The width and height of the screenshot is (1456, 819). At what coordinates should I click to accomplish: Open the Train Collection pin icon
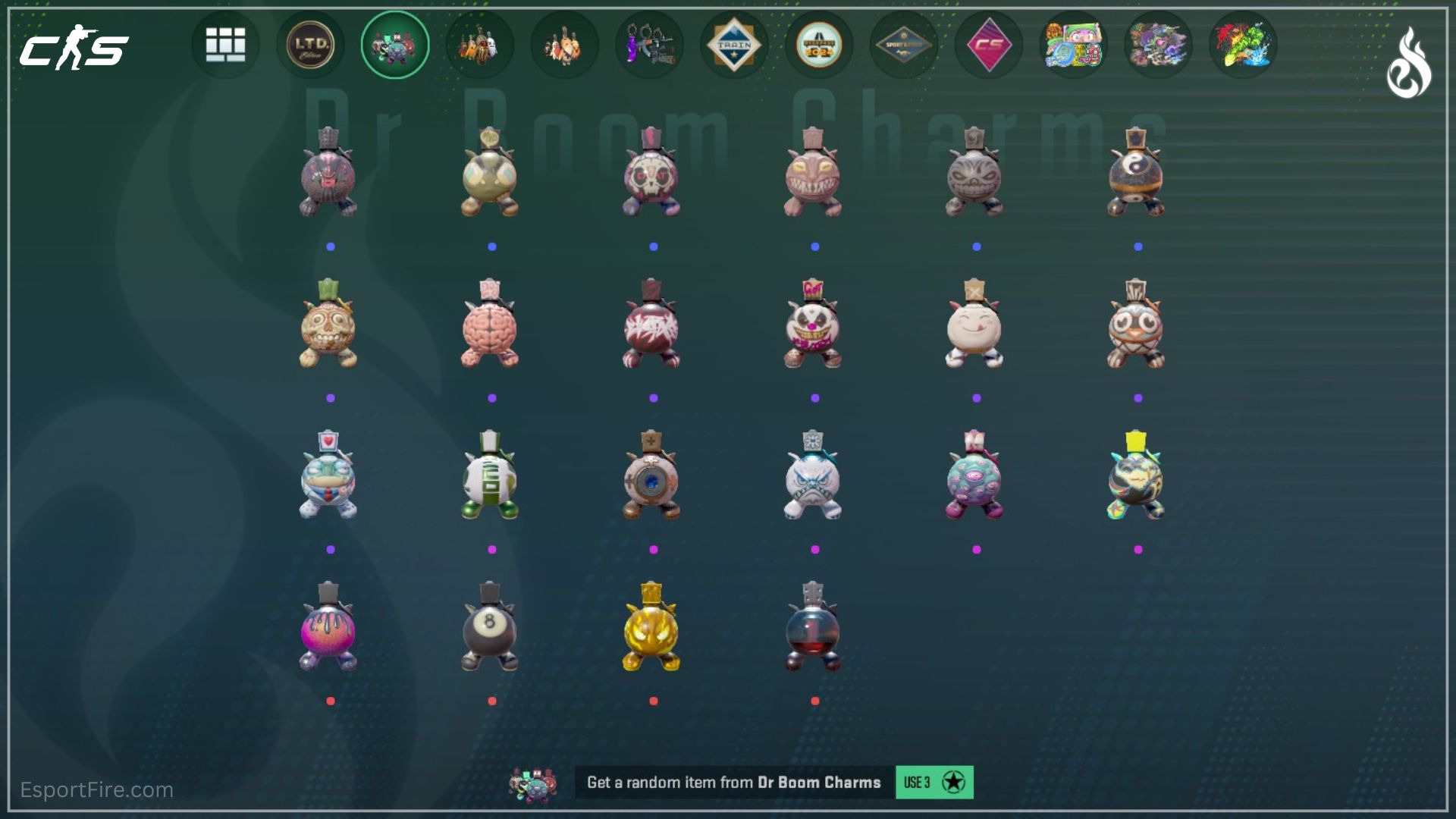pyautogui.click(x=735, y=45)
